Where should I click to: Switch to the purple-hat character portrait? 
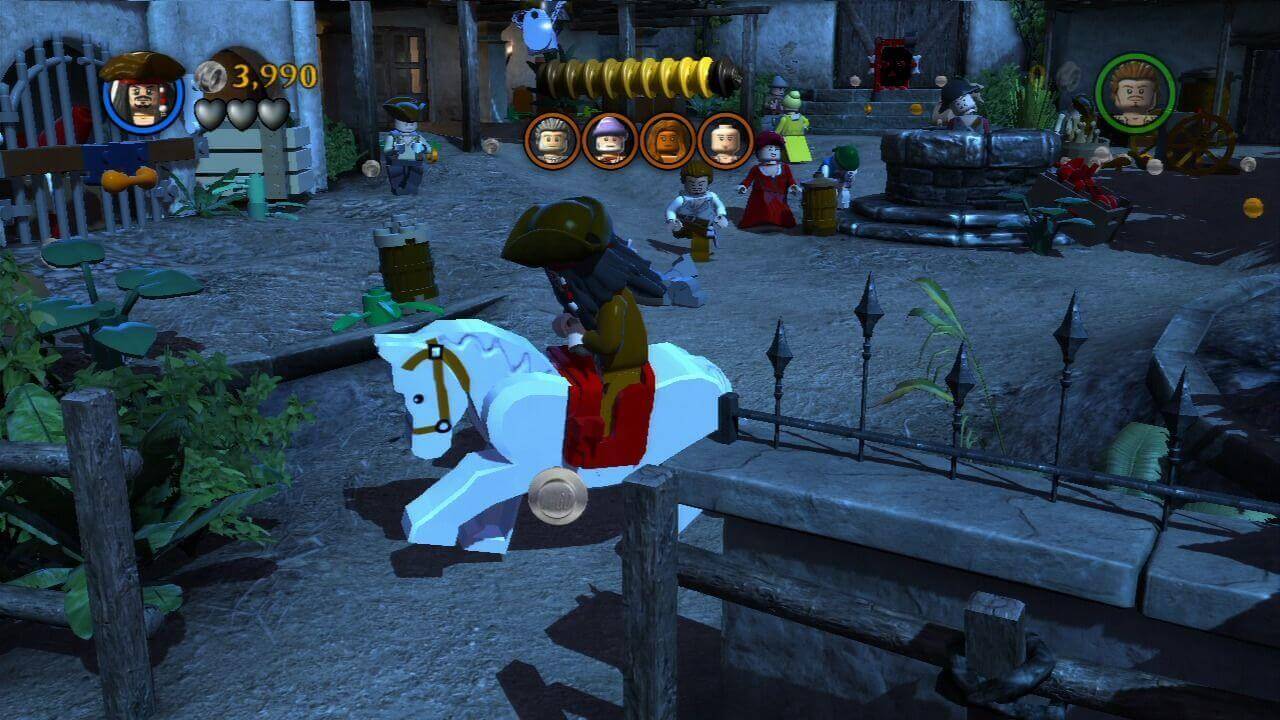[x=609, y=141]
